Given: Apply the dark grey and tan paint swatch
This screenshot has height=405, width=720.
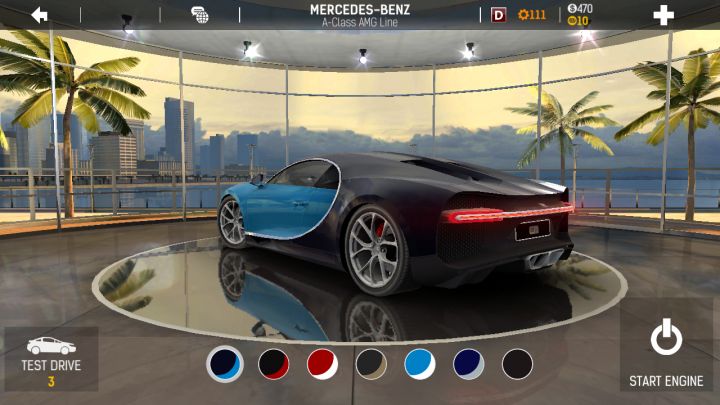Looking at the screenshot, I should pos(371,364).
